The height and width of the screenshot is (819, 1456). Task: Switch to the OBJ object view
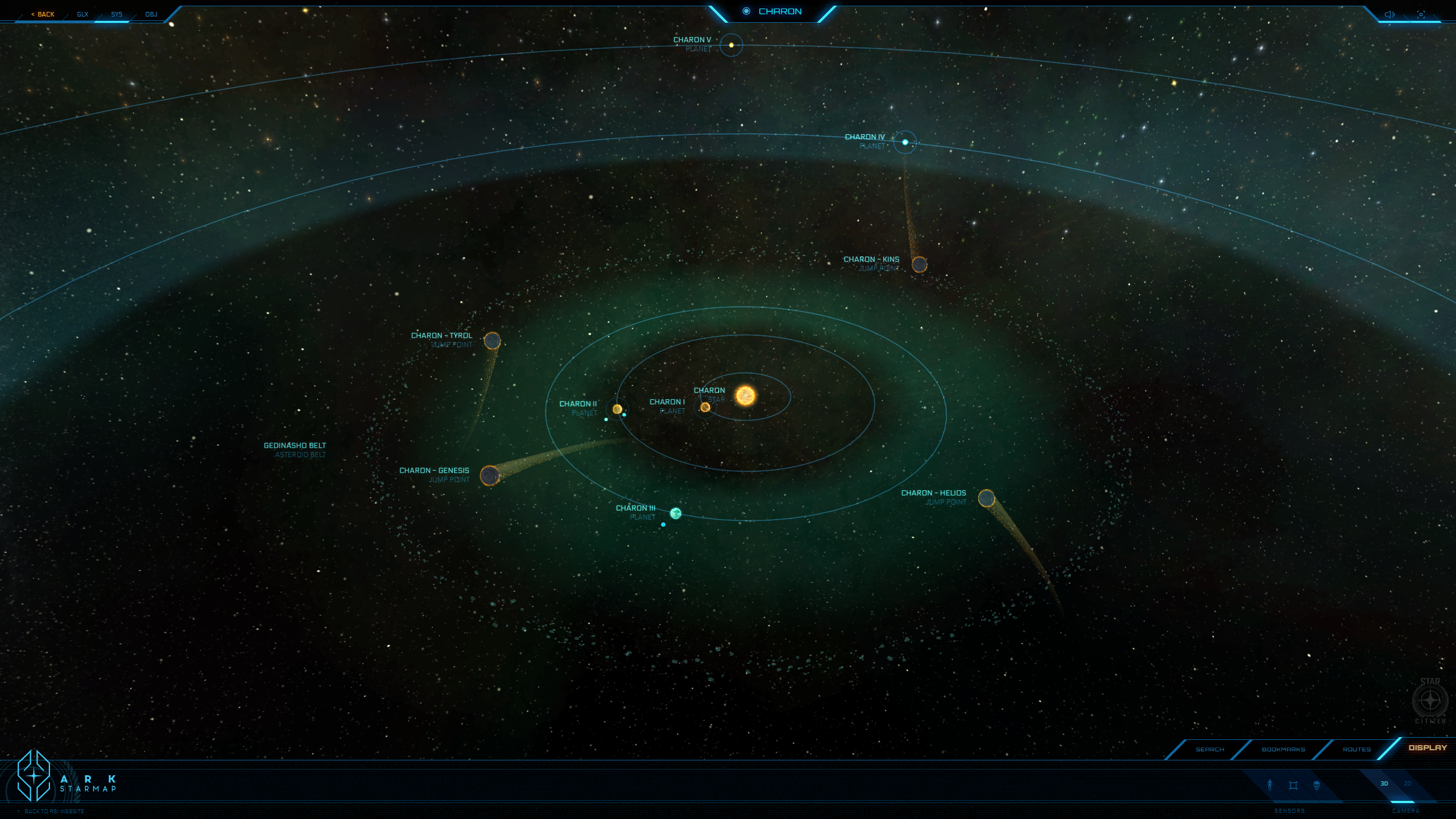151,14
